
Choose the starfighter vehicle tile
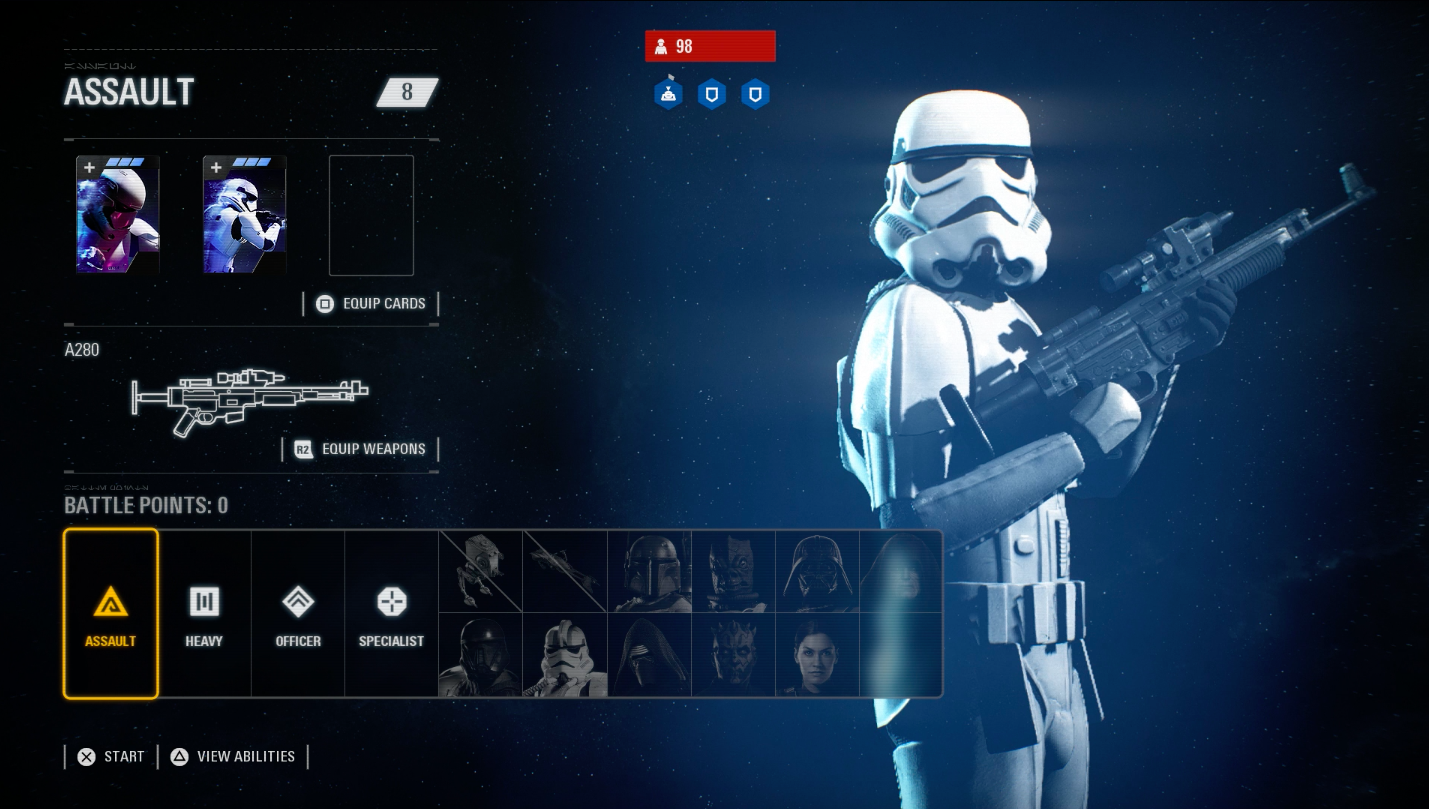(x=565, y=571)
